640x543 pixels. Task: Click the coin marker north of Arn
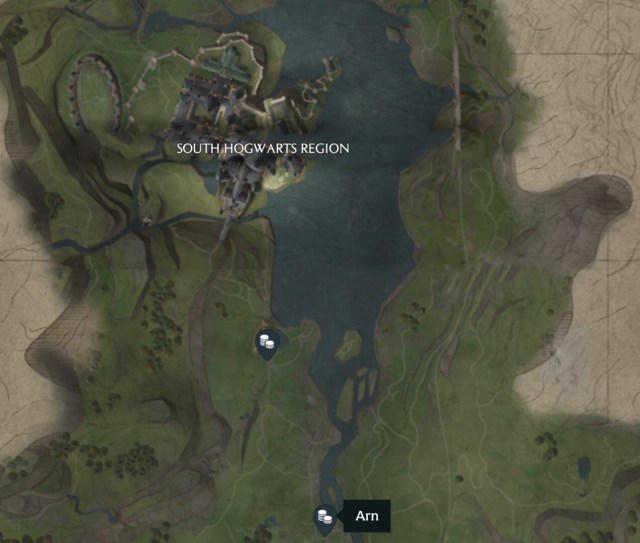(266, 344)
